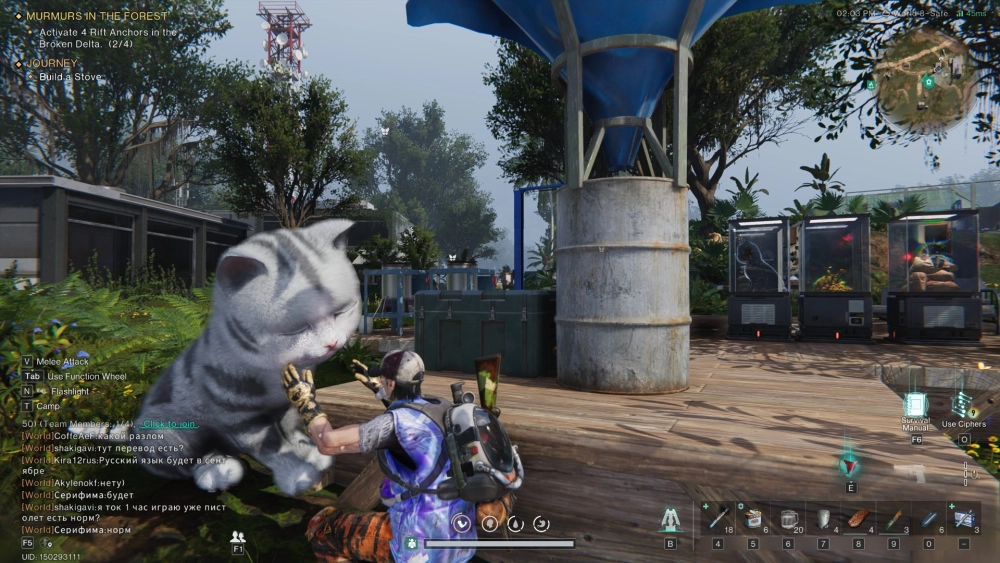Select the silver metal cup hotbar slot

pos(823,518)
